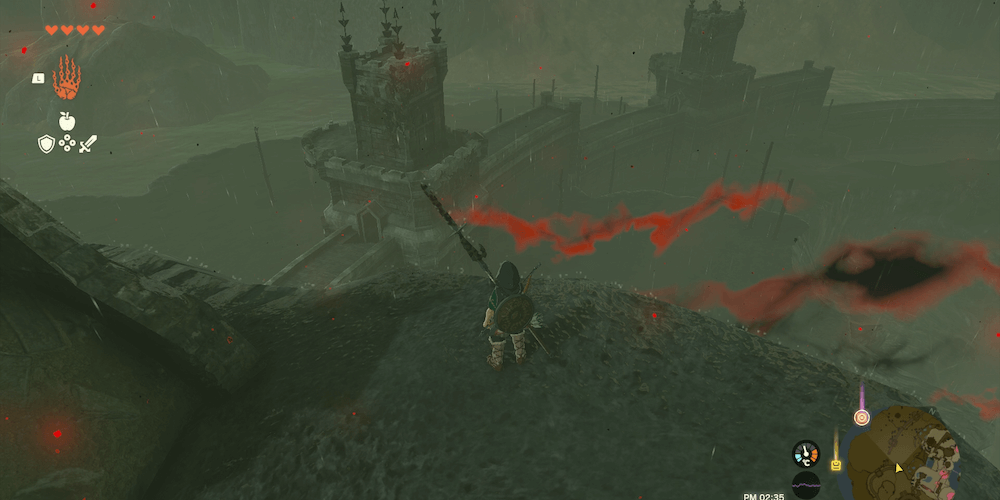Open the sword weapon quick-select icon
Image resolution: width=1000 pixels, height=500 pixels.
[88, 144]
